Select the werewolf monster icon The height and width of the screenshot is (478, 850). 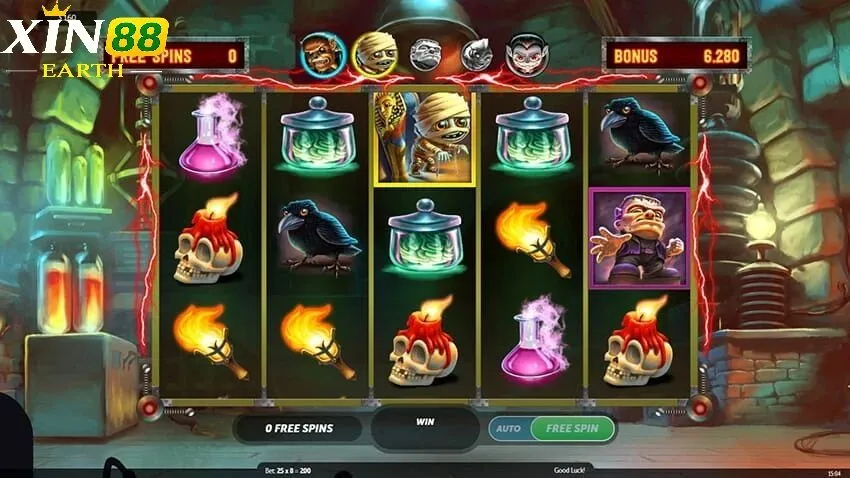322,54
